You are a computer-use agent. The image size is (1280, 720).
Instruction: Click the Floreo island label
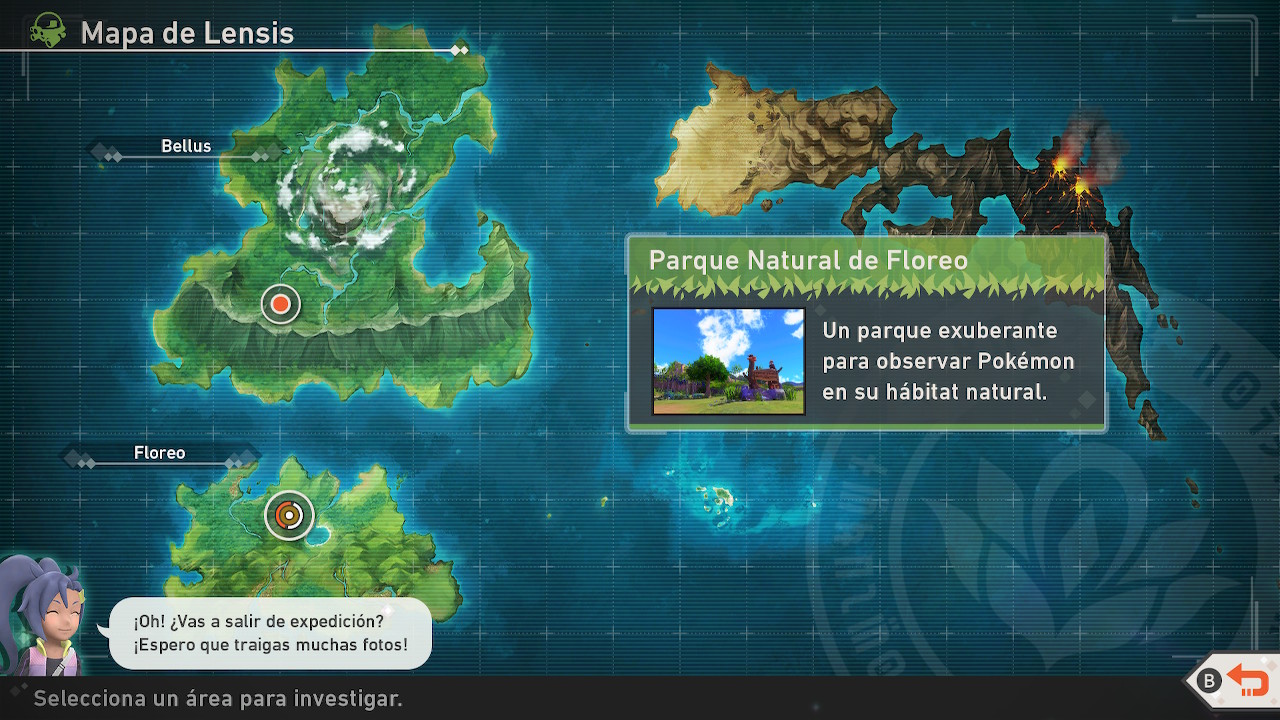coord(160,453)
